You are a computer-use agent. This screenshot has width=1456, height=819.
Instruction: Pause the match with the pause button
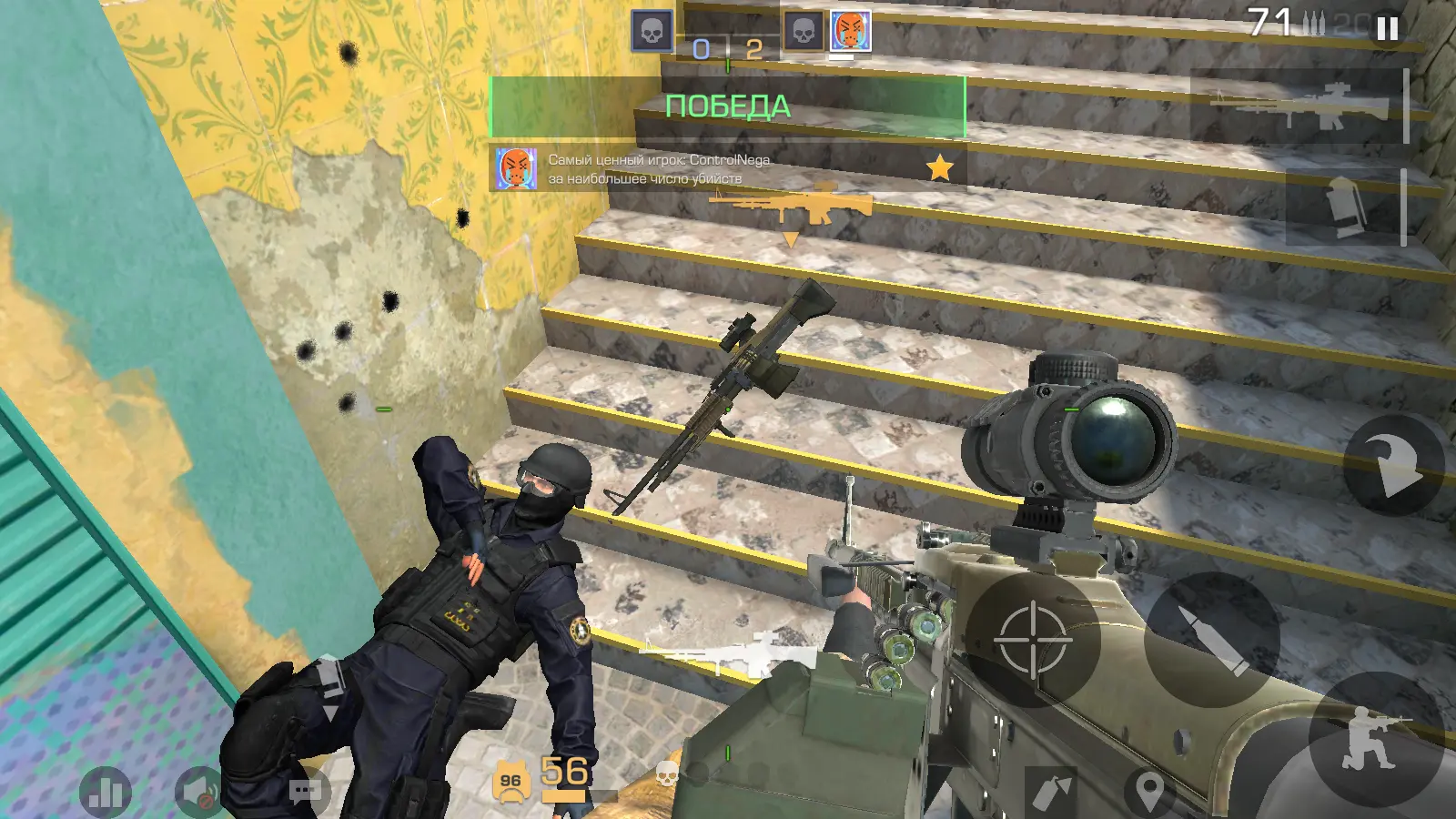[1387, 28]
